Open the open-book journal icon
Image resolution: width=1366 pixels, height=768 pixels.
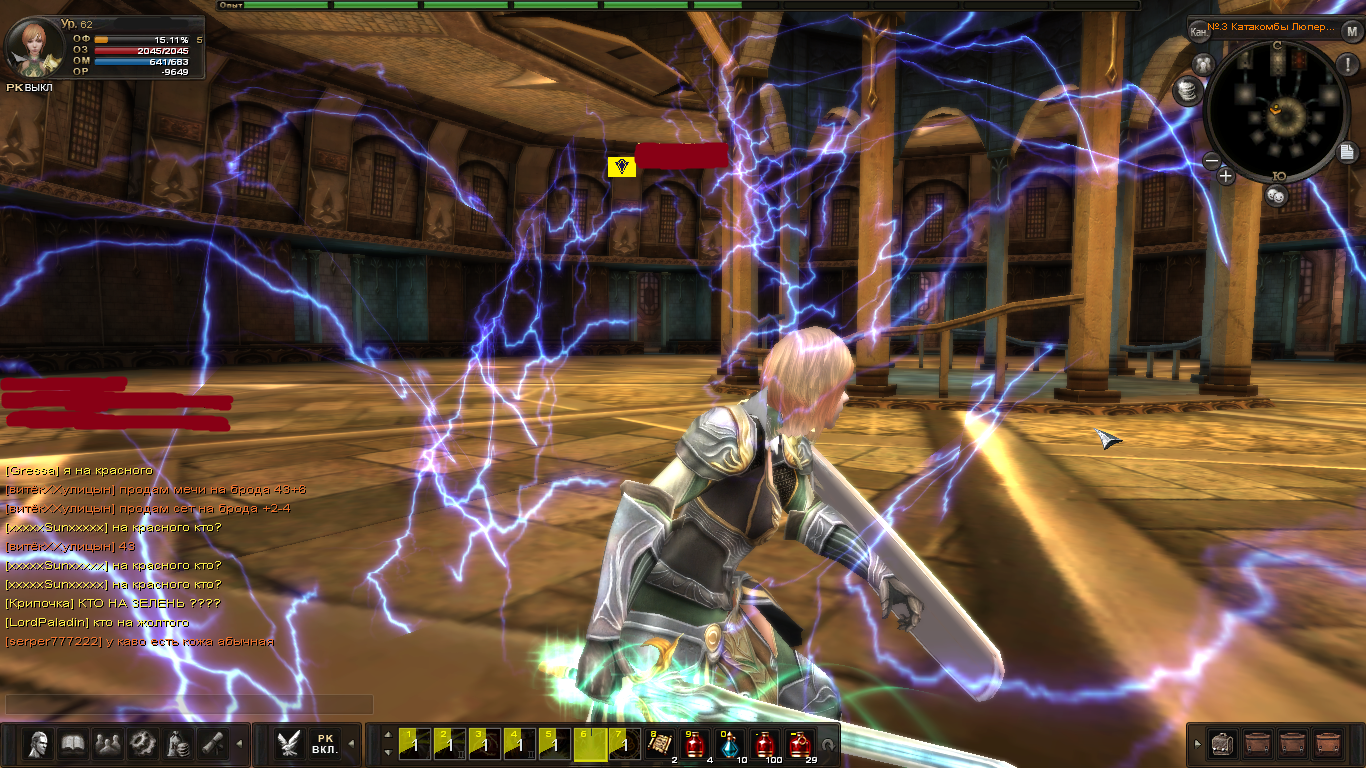[74, 744]
